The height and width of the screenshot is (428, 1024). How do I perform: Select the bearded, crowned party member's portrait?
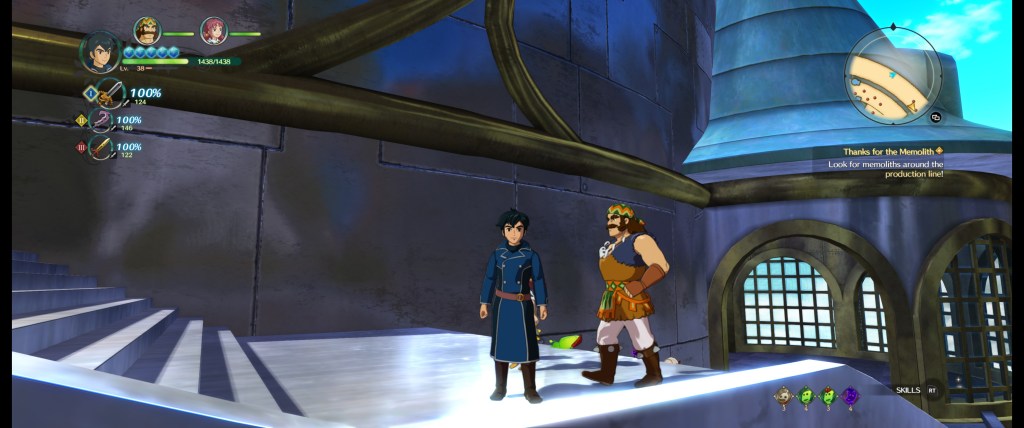[x=147, y=31]
